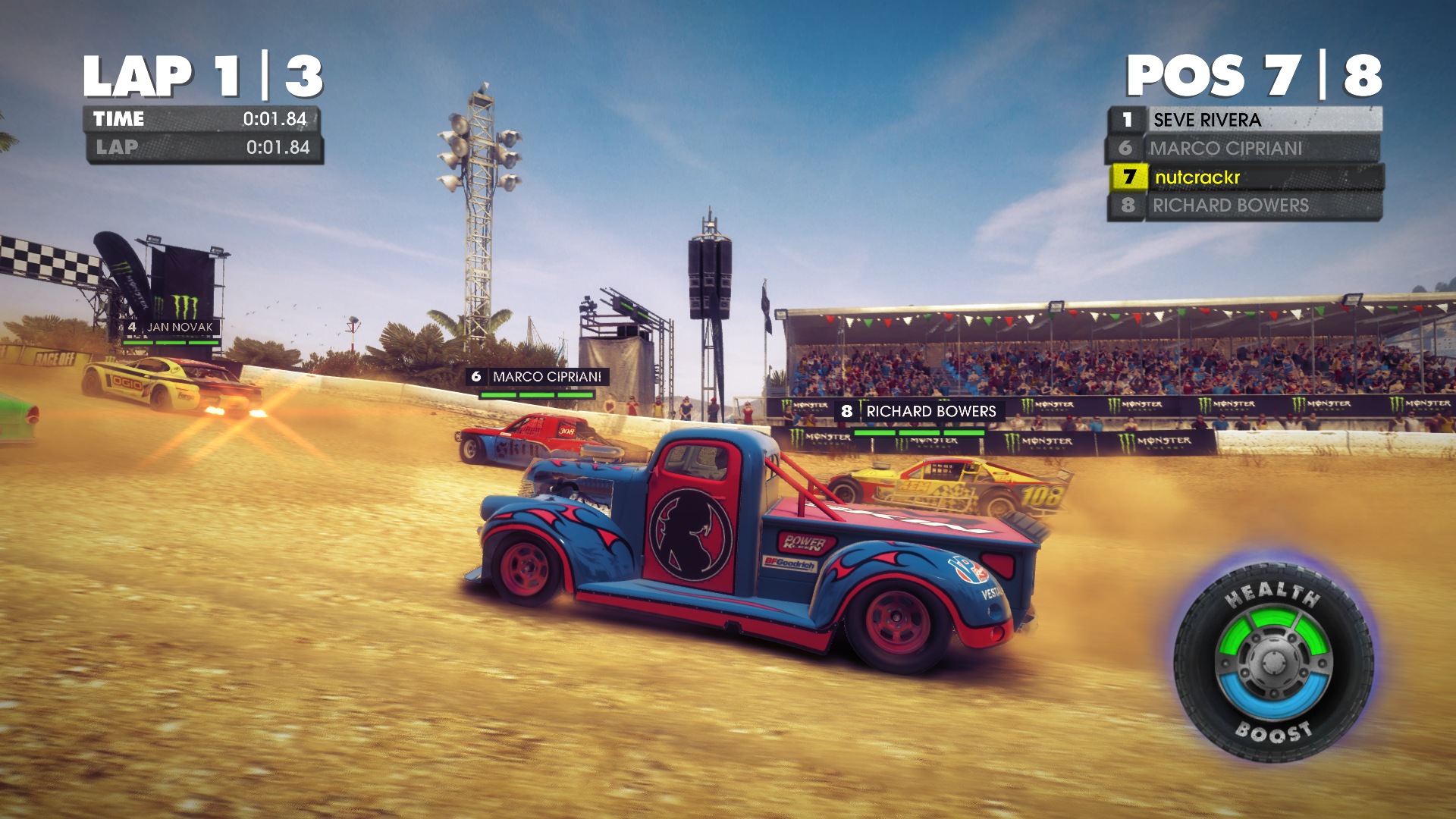Viewport: 1456px width, 819px height.
Task: Choose Marco Cipriani's row in the standings list
Action: coord(1244,148)
